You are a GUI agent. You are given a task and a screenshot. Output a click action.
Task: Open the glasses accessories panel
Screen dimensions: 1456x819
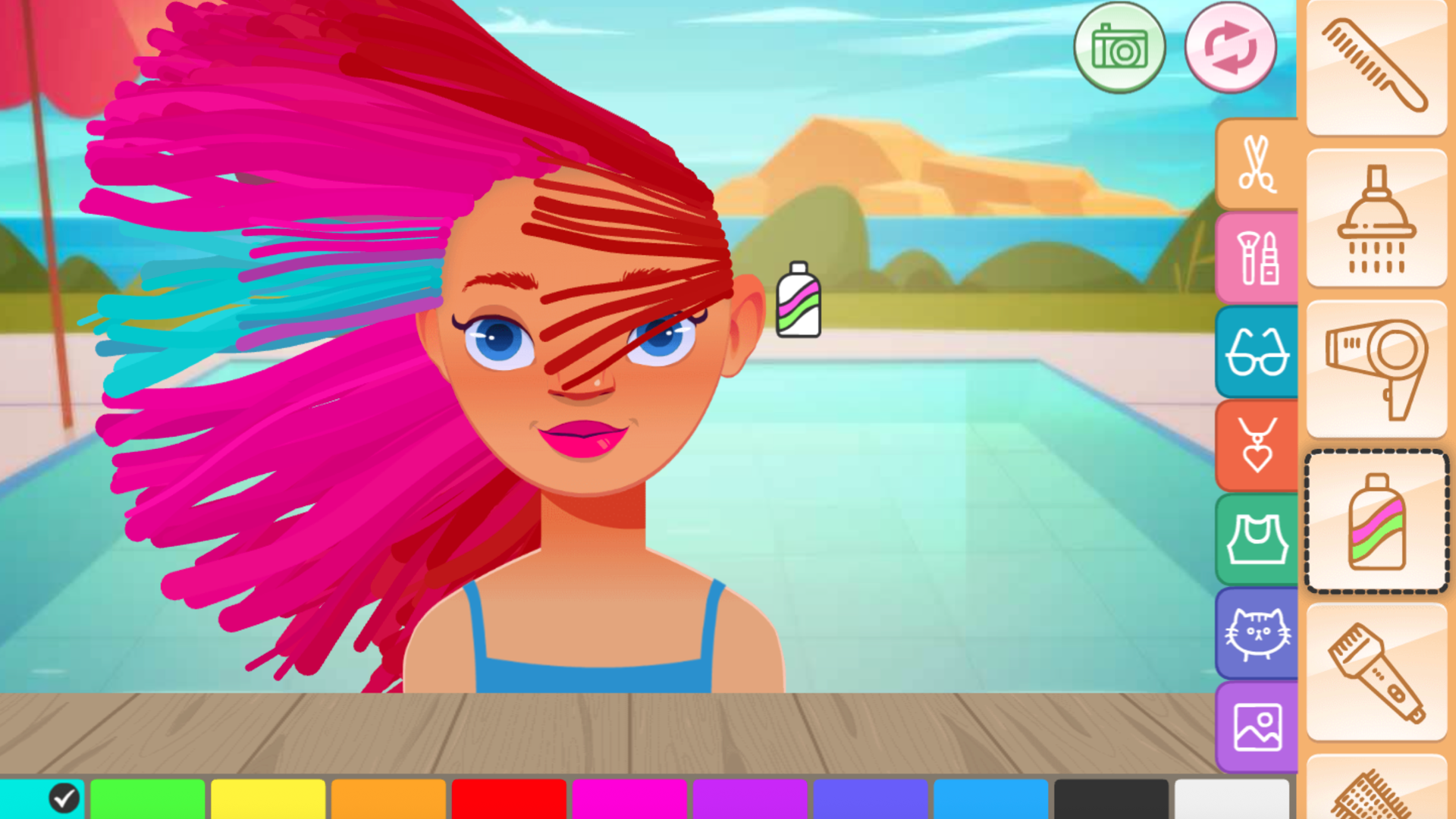(1257, 351)
